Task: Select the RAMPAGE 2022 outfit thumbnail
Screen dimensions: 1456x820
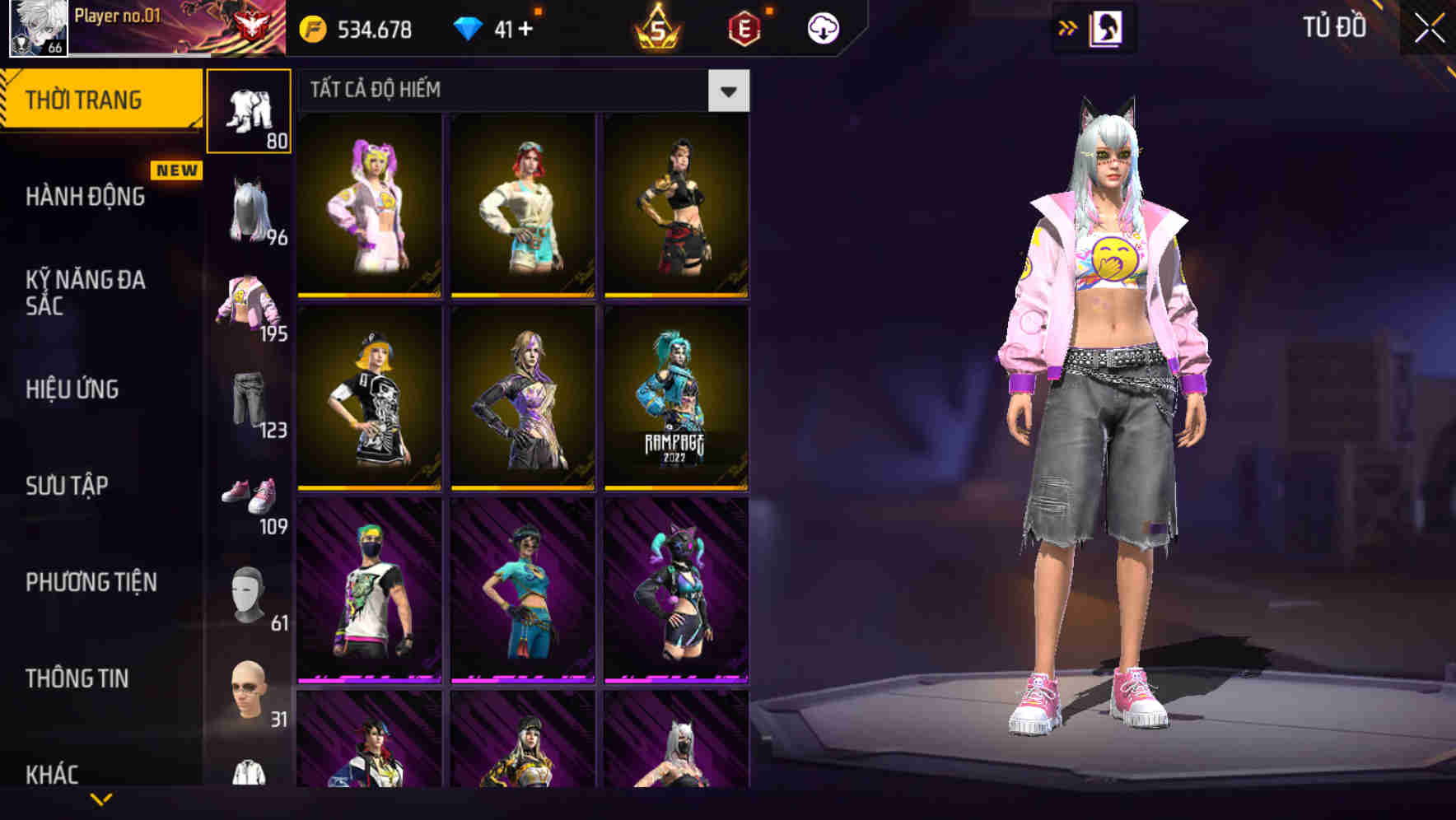Action: tap(675, 403)
